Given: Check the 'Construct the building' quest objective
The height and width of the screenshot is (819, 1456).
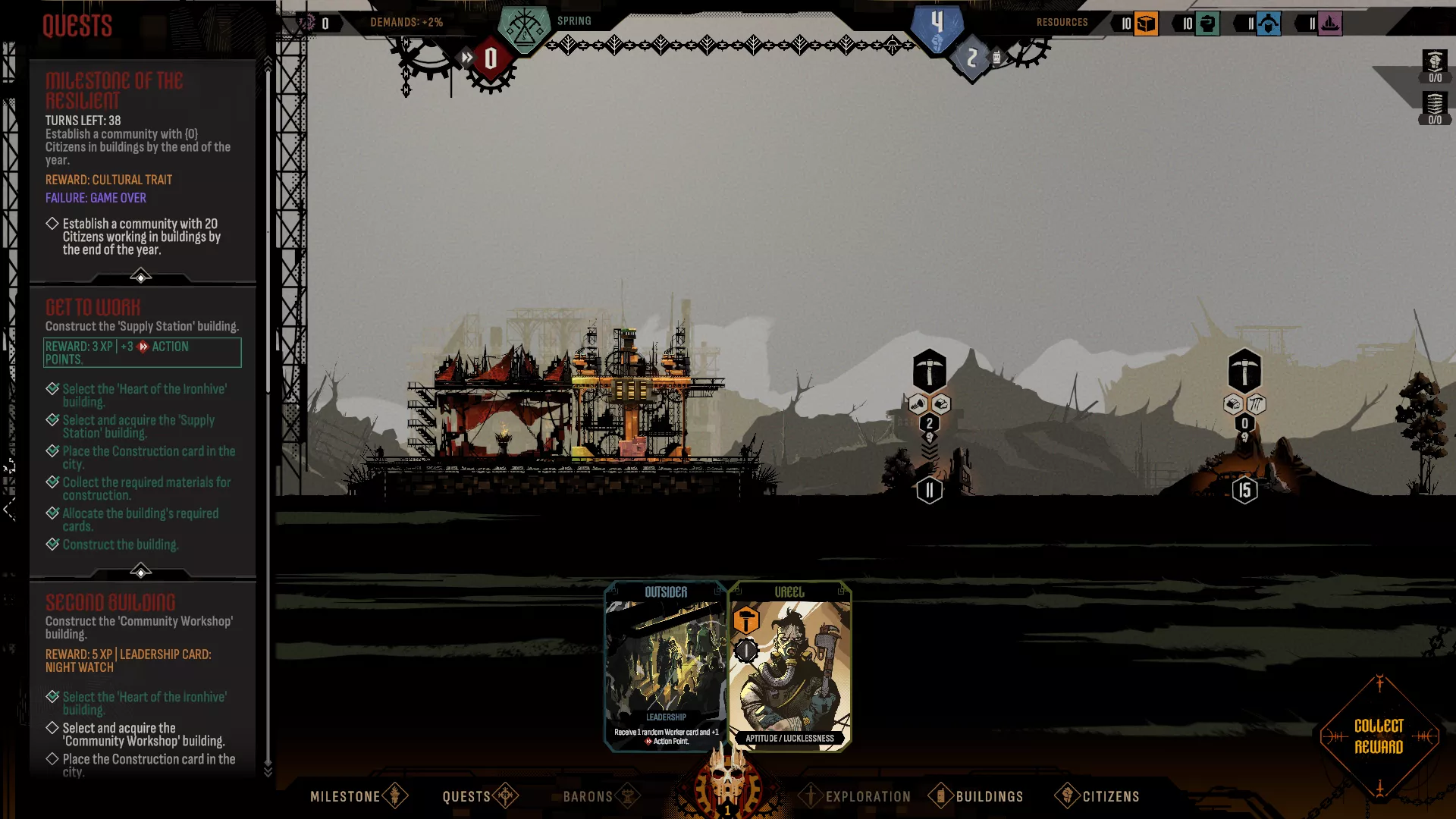Looking at the screenshot, I should tap(52, 544).
